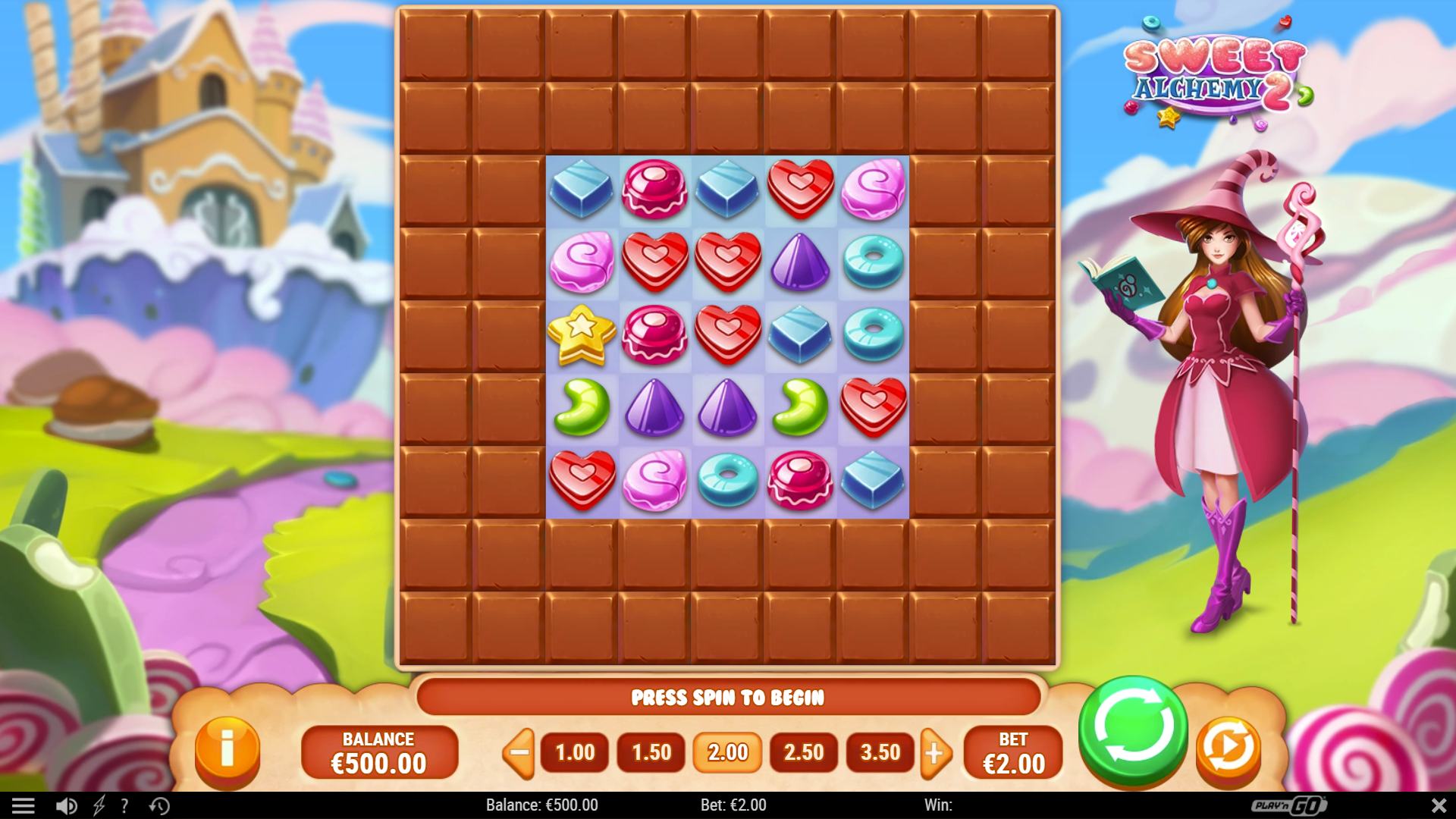Exit the game with the X button
Screen dimensions: 1456x819
[1439, 805]
